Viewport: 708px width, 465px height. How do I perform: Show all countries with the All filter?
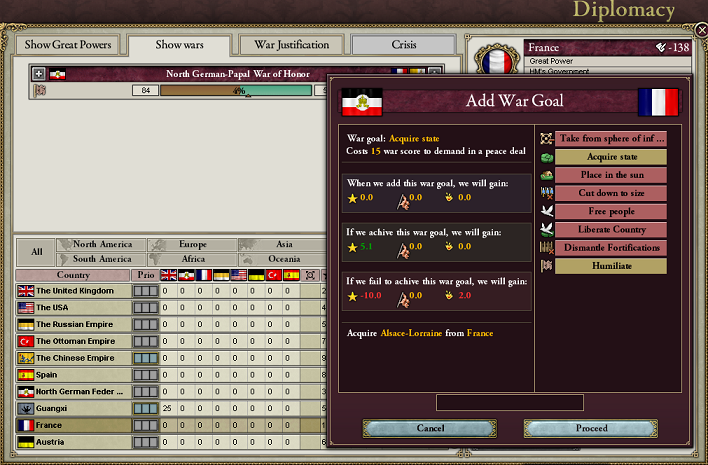pos(36,251)
